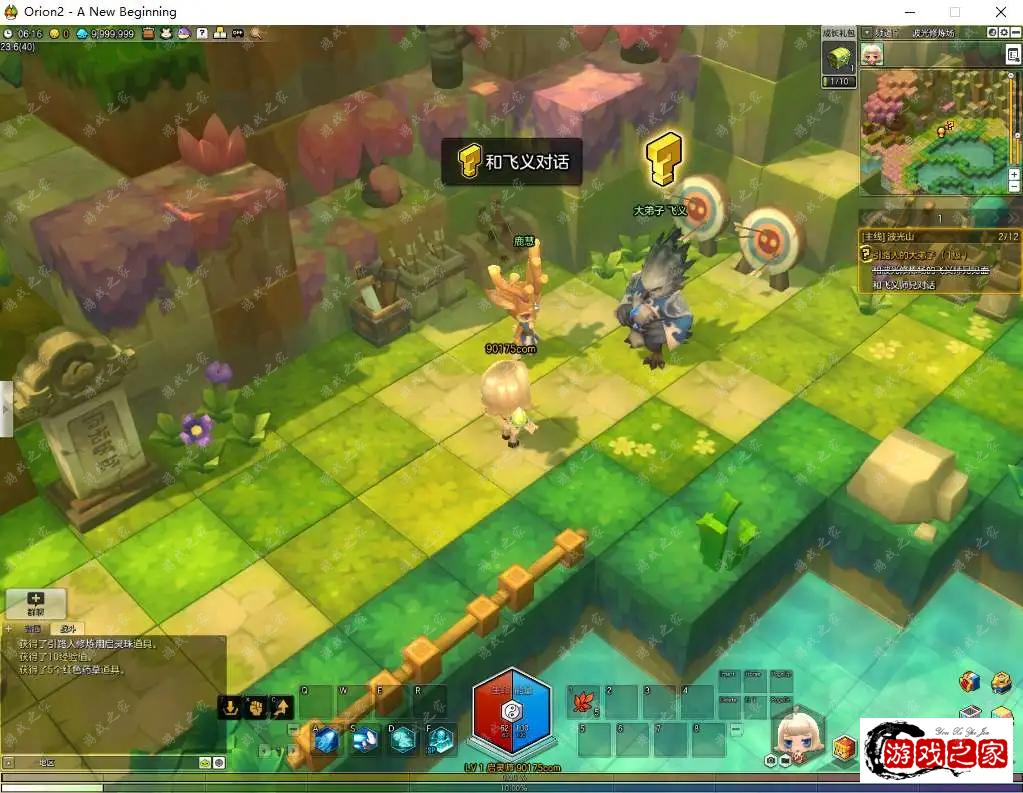The image size is (1023, 793).
Task: Click the 和飞义对话 quest prompt
Action: (512, 161)
